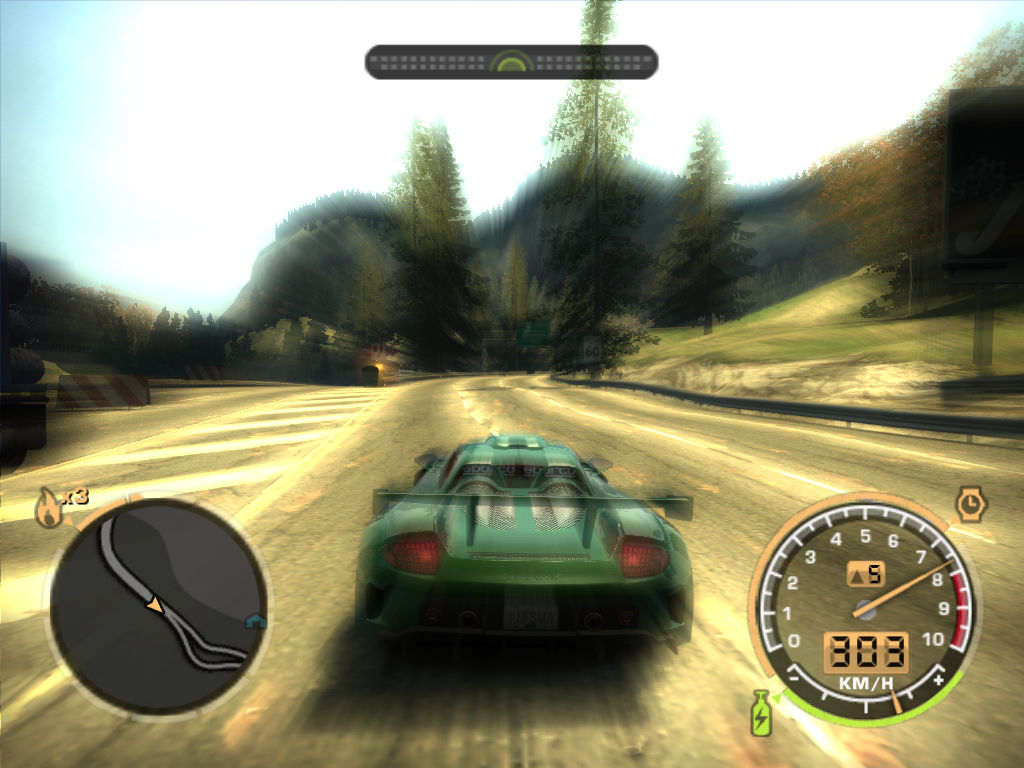Image resolution: width=1024 pixels, height=768 pixels.
Task: Click the orange player arrow on minimap
Action: coord(154,604)
